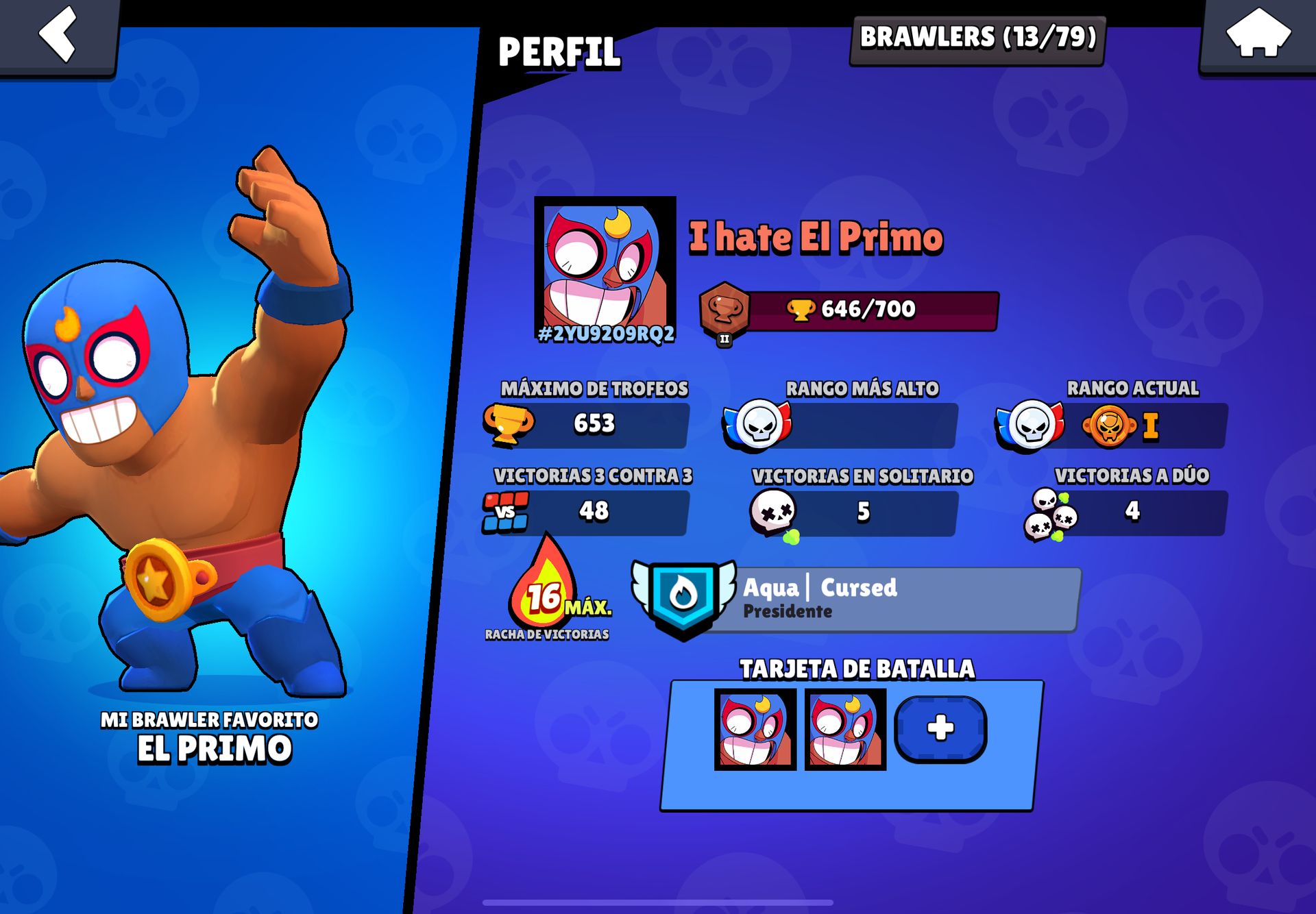Open the current rank badge panel
1316x914 pixels.
[x=1112, y=425]
